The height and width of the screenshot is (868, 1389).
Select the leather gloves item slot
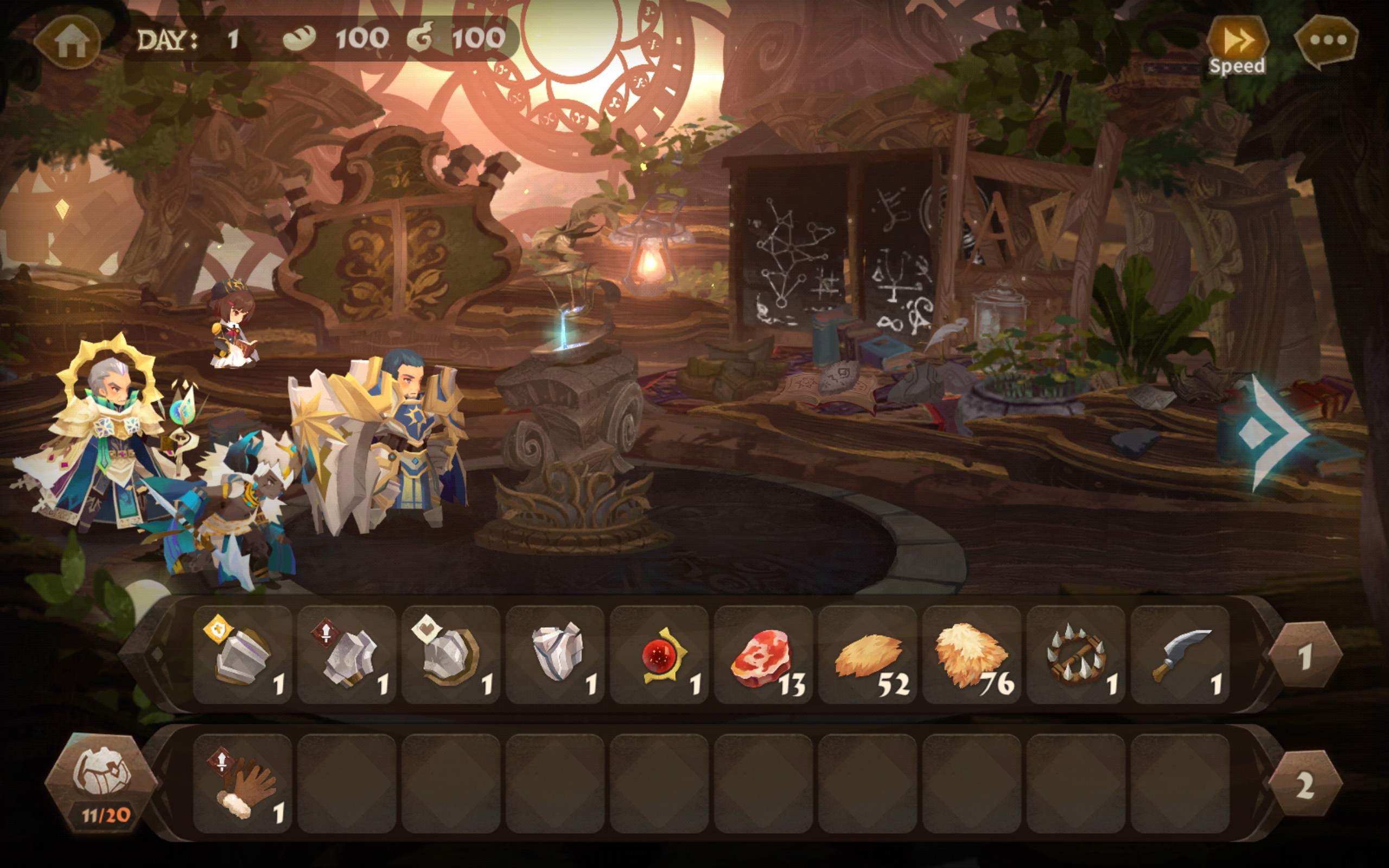click(x=243, y=783)
